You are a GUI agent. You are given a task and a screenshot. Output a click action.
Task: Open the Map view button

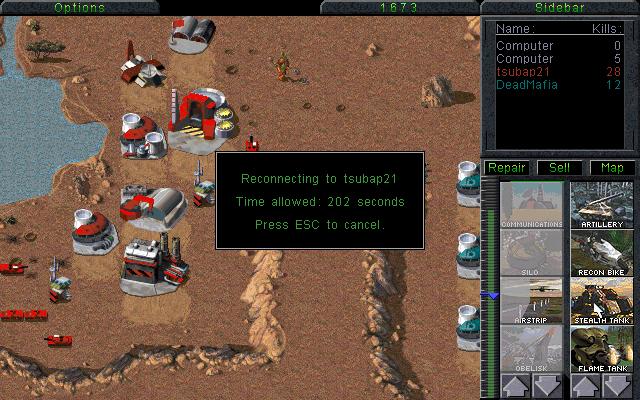tap(611, 167)
